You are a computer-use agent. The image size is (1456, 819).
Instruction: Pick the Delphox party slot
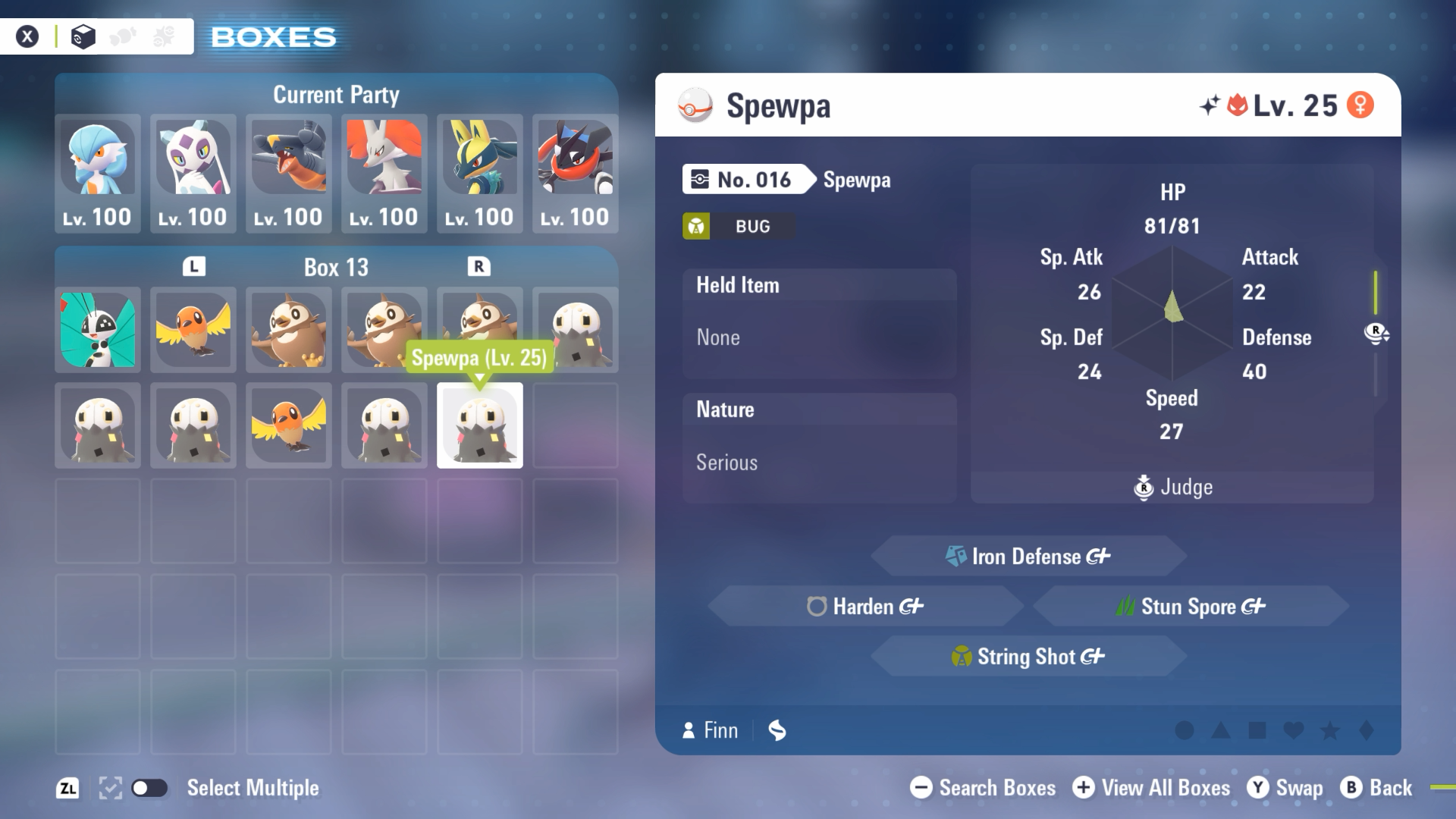(x=384, y=173)
